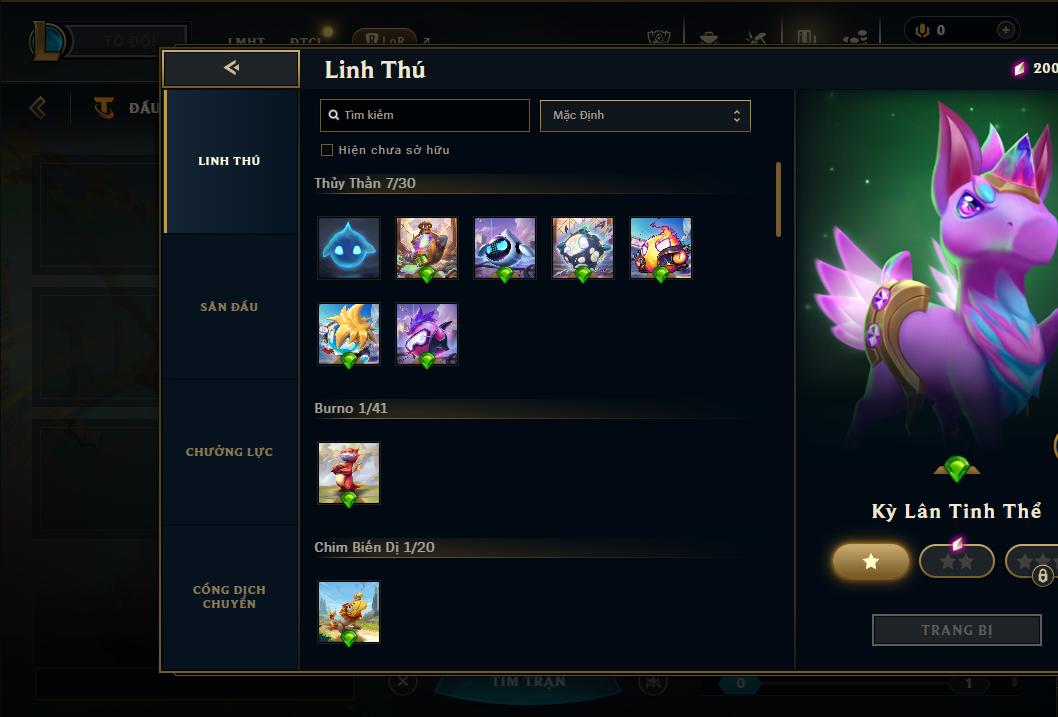Pick the red Burno dragon thumbnail
Viewport: 1058px width, 717px height.
pyautogui.click(x=349, y=473)
